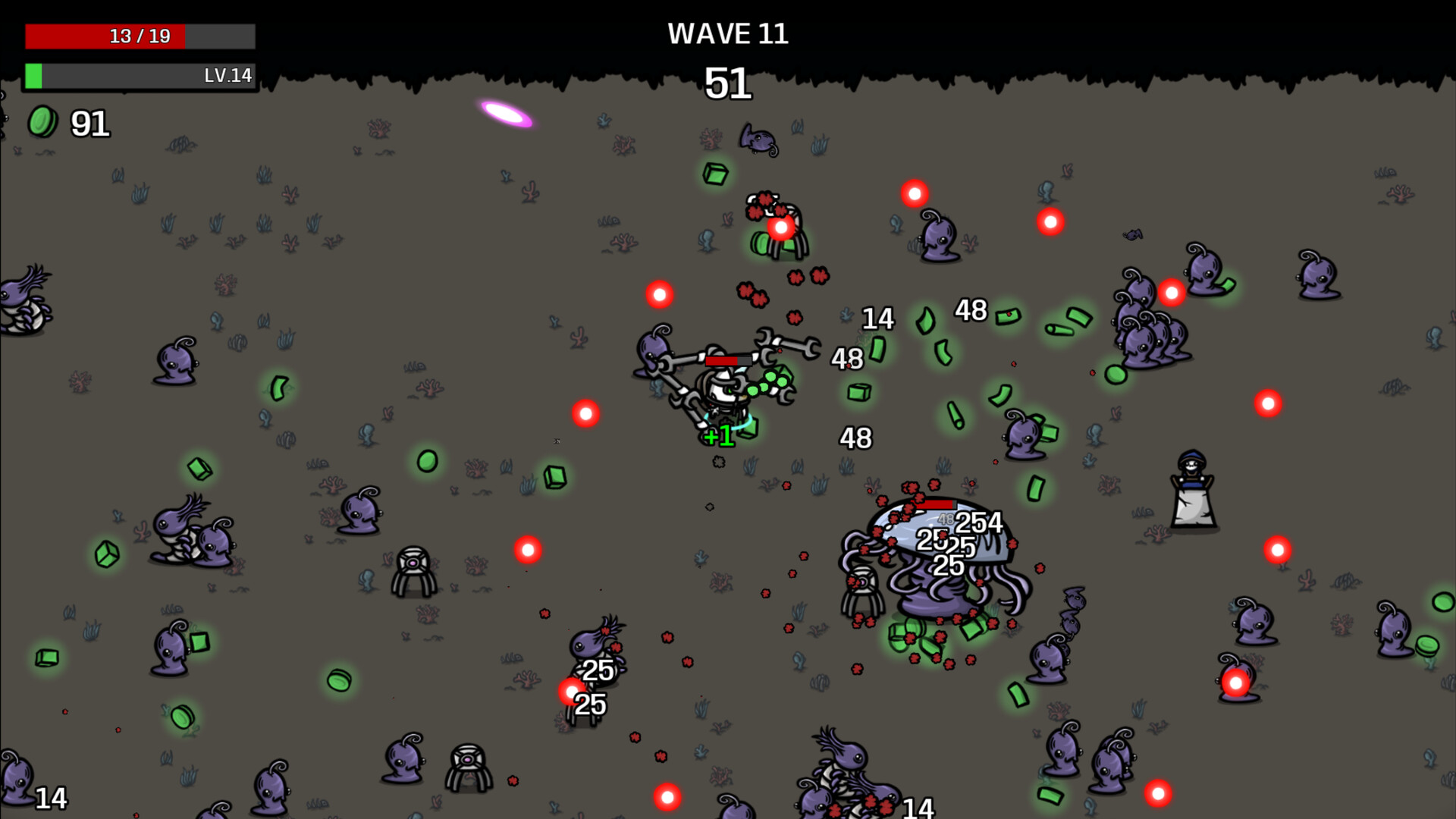Image resolution: width=1456 pixels, height=819 pixels.
Task: Select the WAVE 11 header text
Action: 727,33
